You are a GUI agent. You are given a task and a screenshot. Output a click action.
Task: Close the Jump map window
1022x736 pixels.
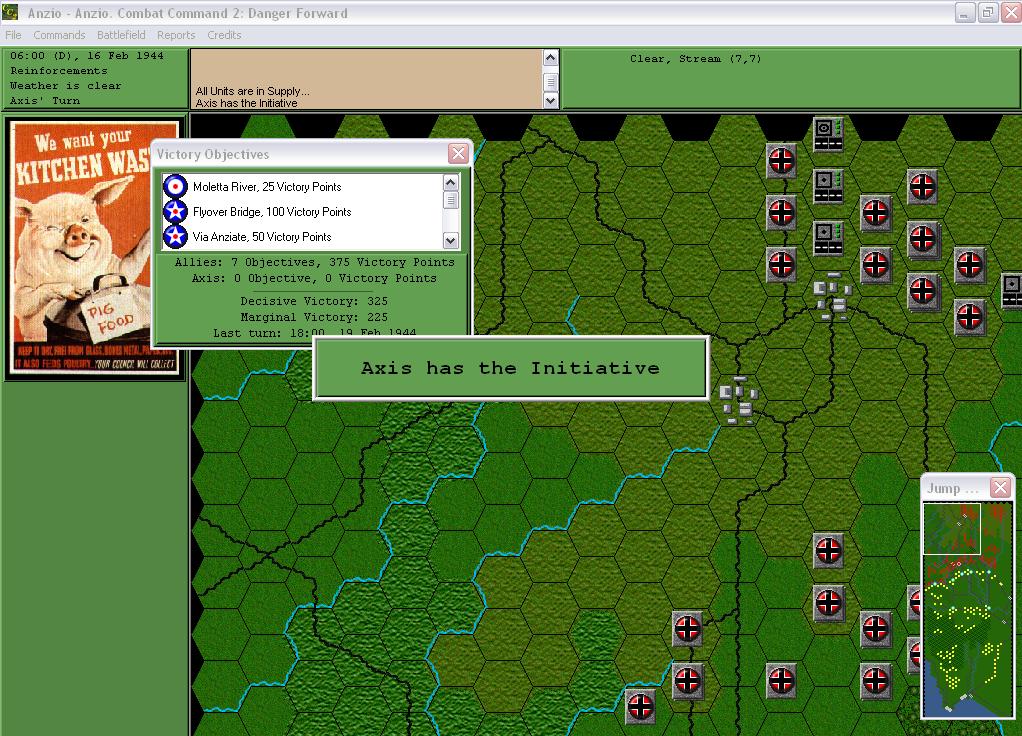coord(1000,487)
